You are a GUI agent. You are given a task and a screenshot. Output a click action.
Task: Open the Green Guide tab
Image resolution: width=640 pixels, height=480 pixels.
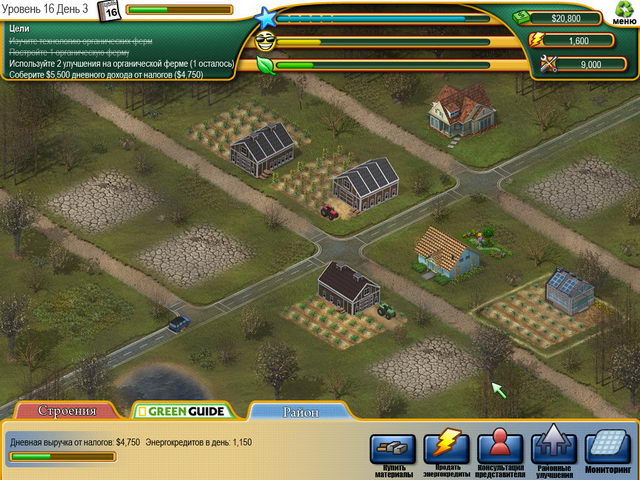(x=182, y=411)
